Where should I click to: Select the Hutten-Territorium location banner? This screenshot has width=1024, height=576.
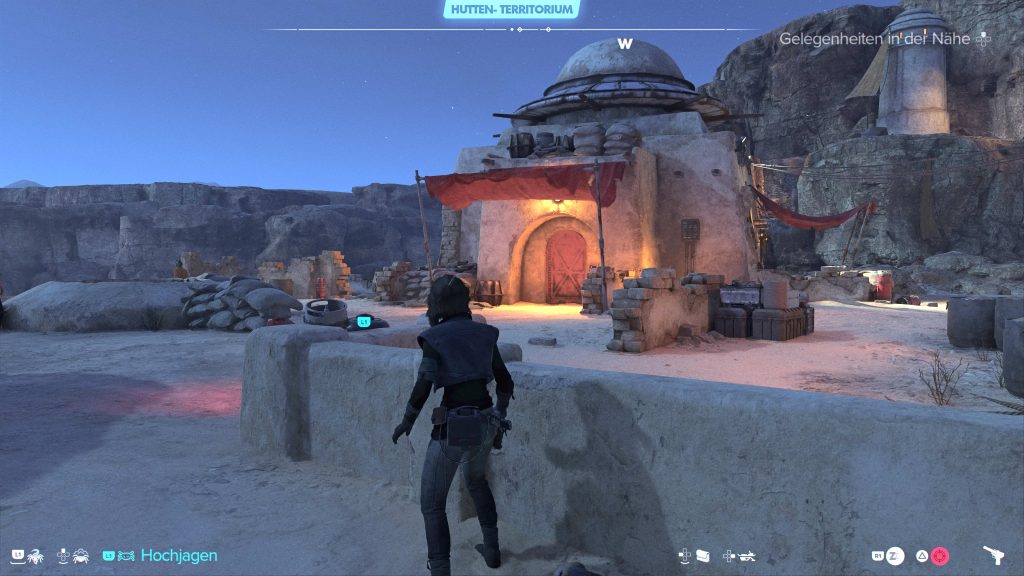(511, 9)
